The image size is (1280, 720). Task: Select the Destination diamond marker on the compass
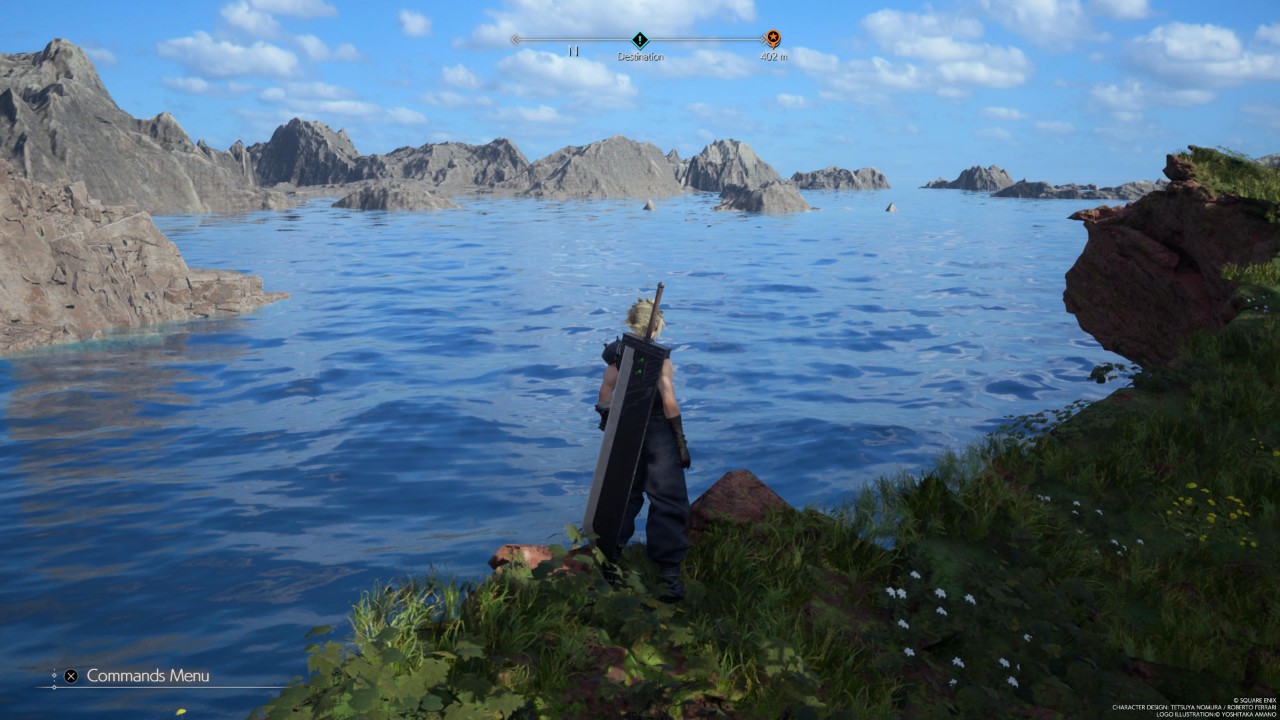pos(640,40)
